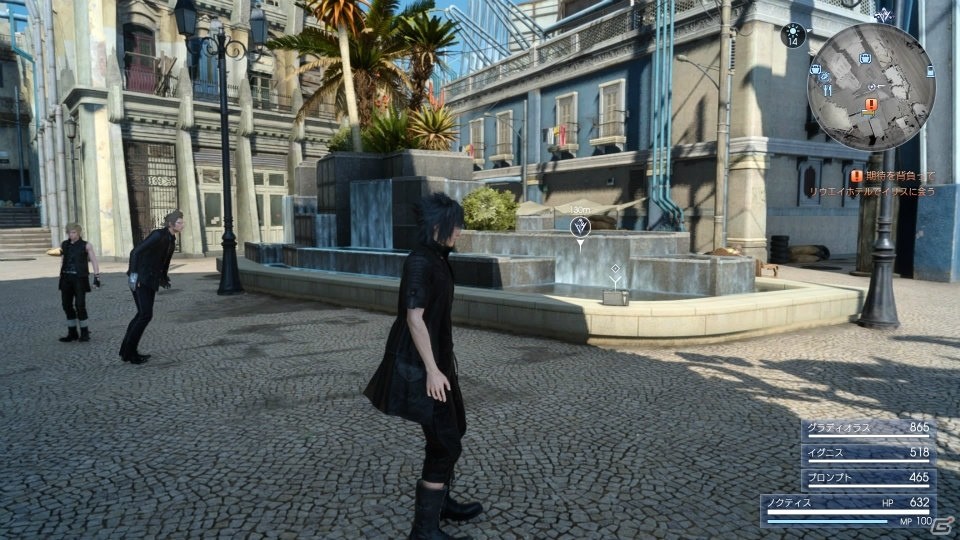The image size is (960, 540).
Task: Click the red exclamation quest marker on minimap
Action: click(x=871, y=104)
